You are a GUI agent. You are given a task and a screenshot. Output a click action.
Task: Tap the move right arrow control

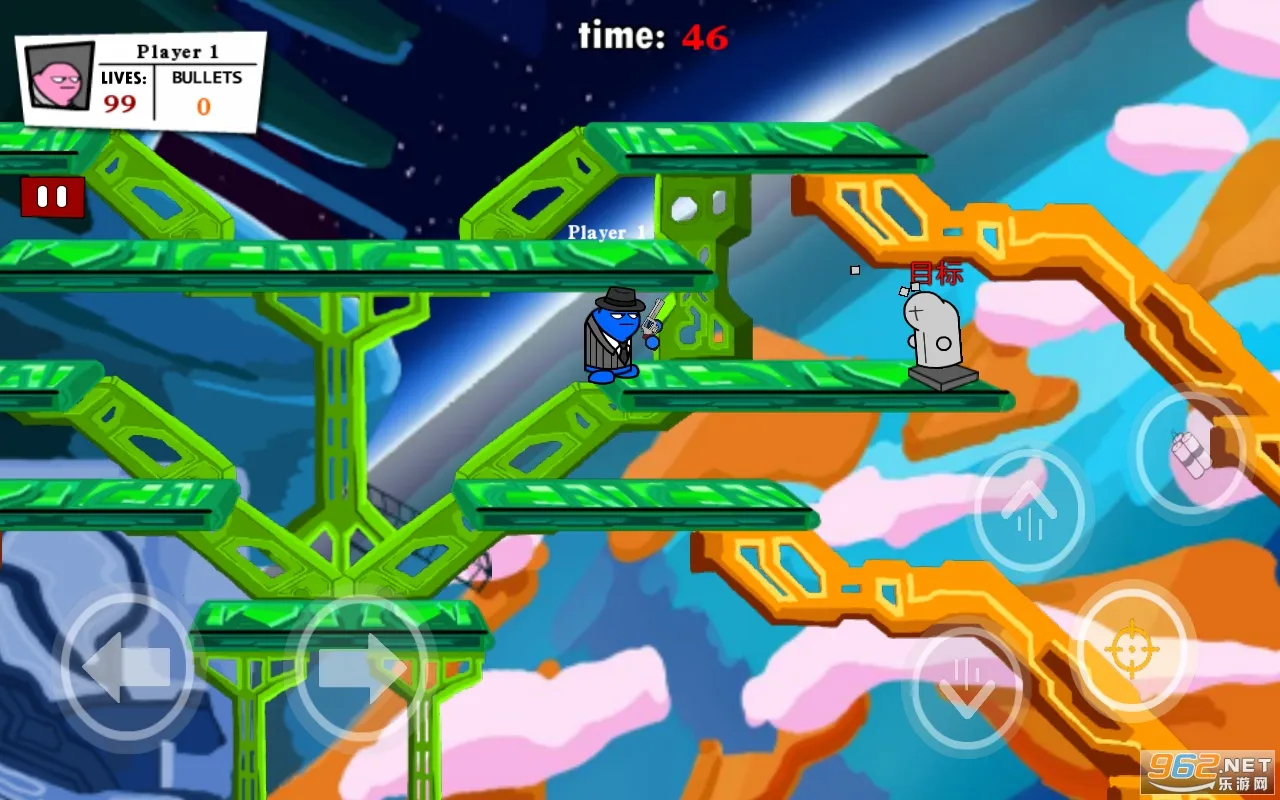tap(362, 667)
